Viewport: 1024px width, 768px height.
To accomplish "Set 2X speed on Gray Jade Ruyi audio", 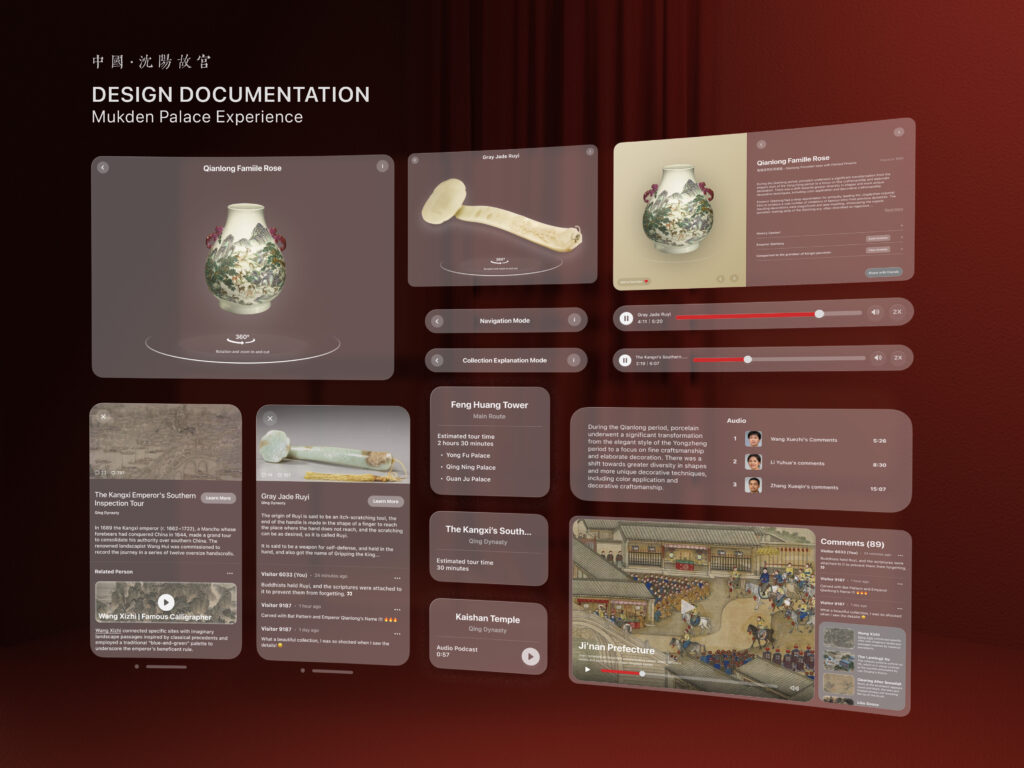I will click(897, 312).
